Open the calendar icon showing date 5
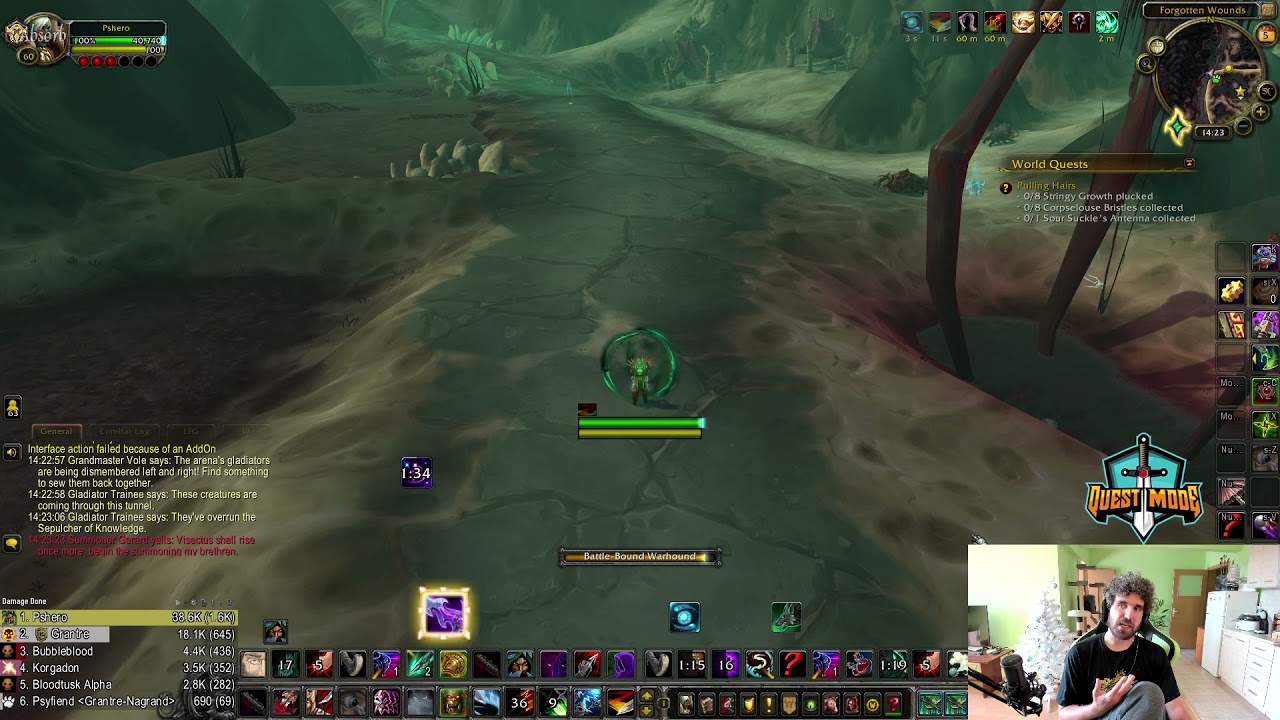 (x=1266, y=34)
